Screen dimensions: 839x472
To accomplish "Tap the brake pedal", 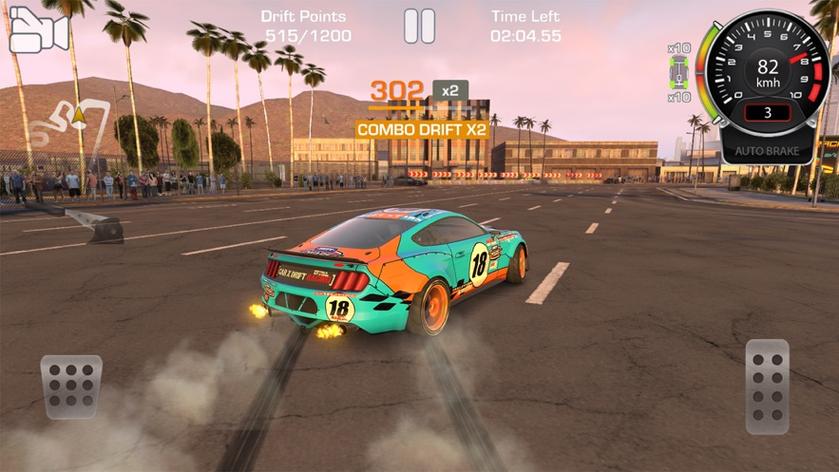I will [x=71, y=386].
